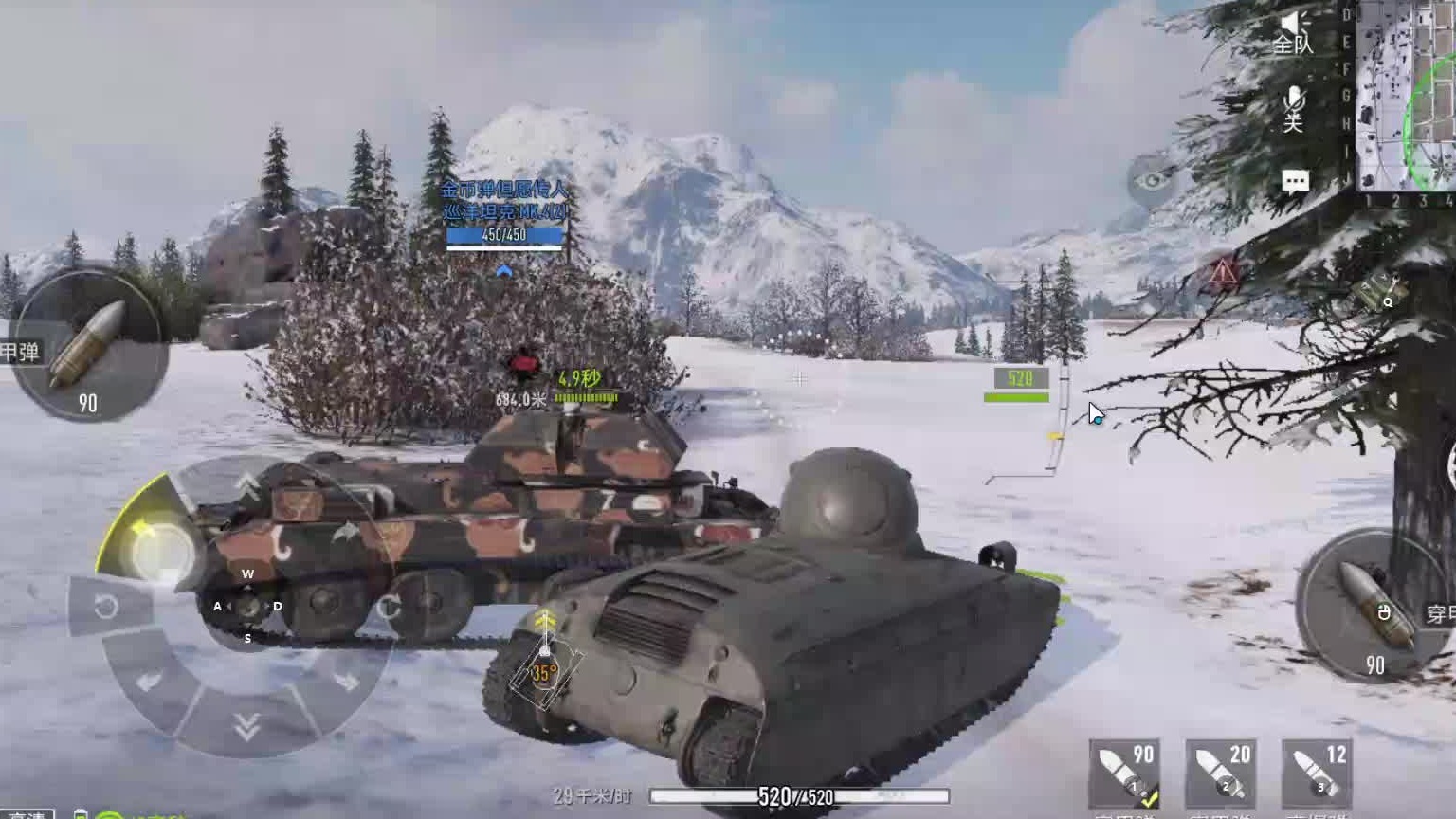Toggle the 全队 team speaker channel
The height and width of the screenshot is (819, 1456).
point(1293,32)
